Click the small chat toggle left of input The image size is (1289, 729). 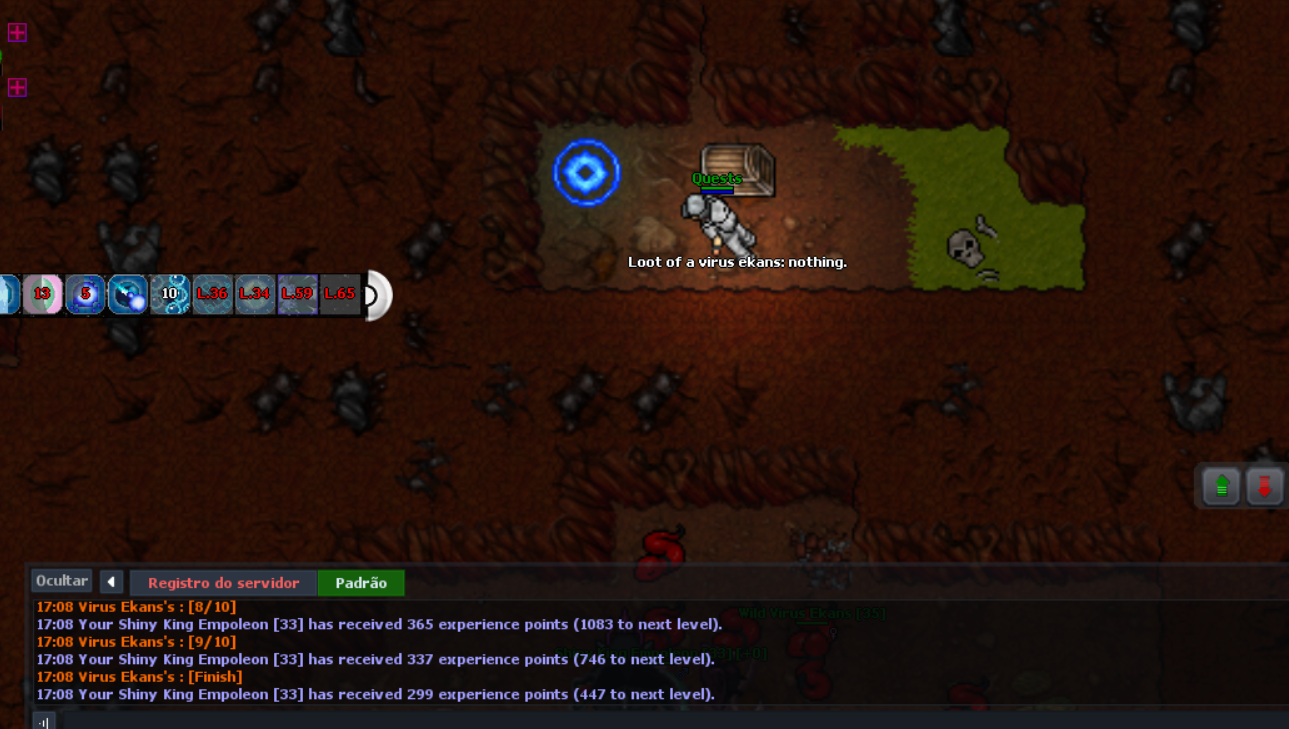pyautogui.click(x=43, y=721)
